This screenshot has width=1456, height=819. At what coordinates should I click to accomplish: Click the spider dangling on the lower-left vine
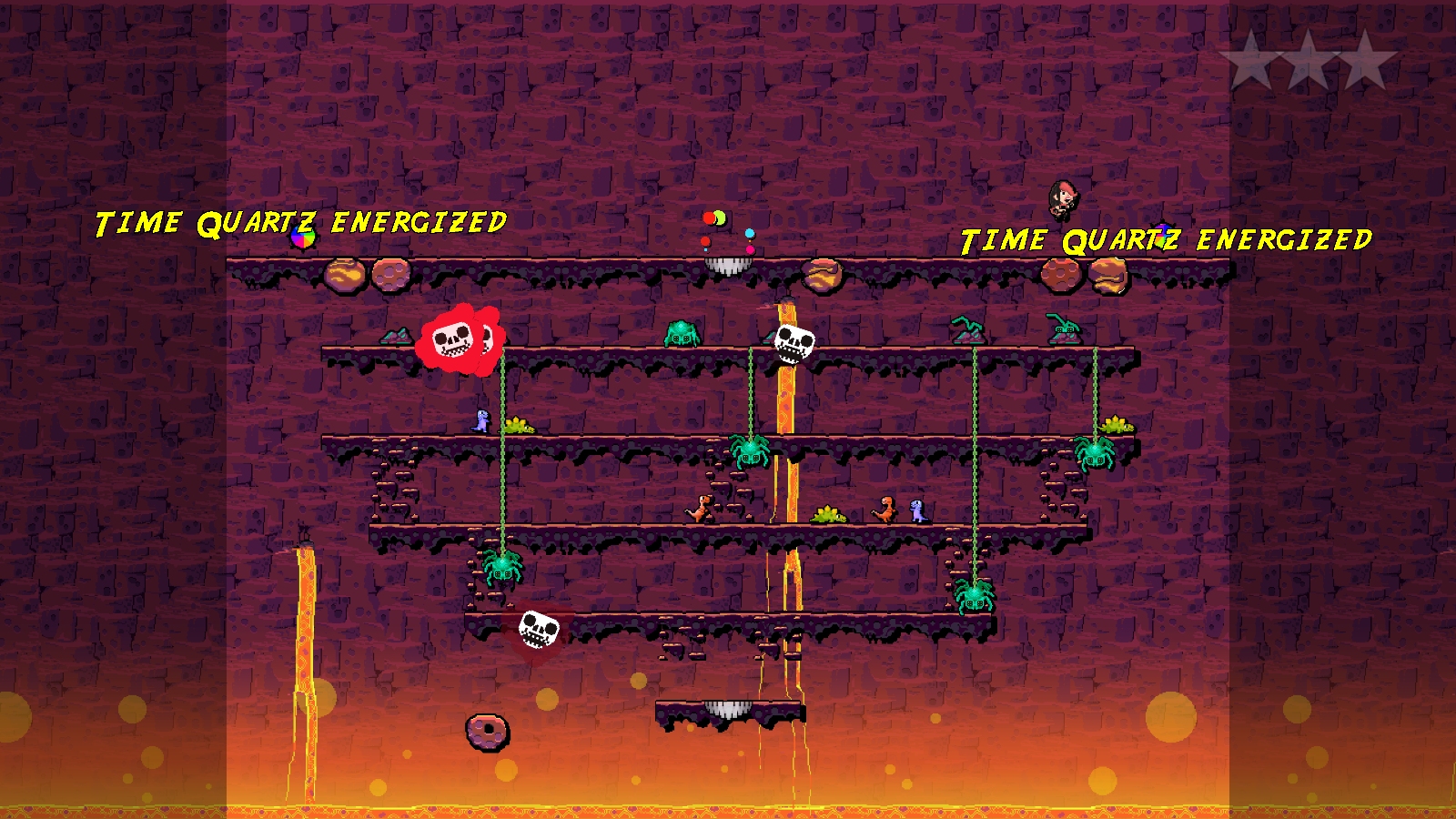click(500, 571)
